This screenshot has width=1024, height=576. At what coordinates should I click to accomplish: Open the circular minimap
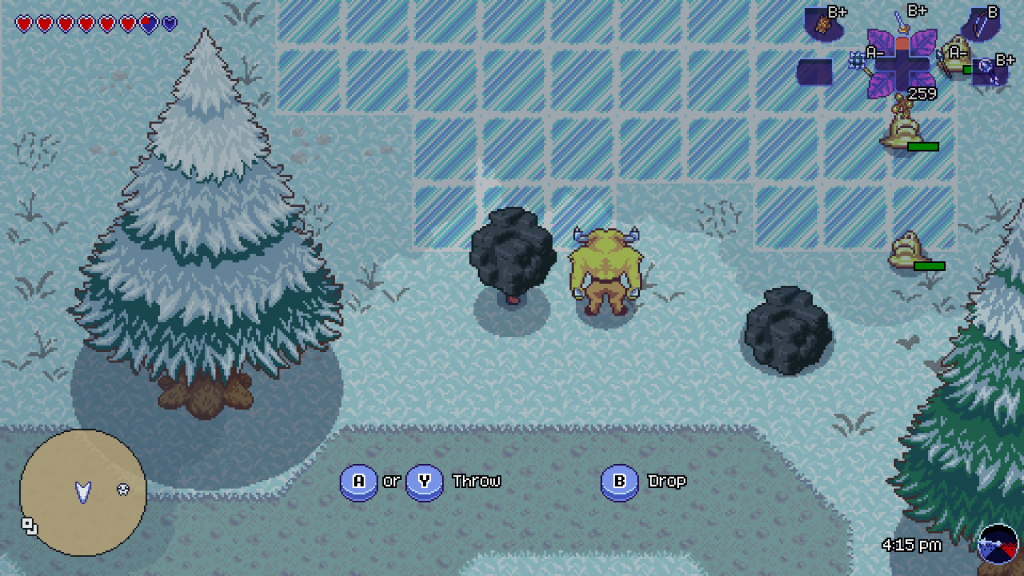[x=83, y=491]
